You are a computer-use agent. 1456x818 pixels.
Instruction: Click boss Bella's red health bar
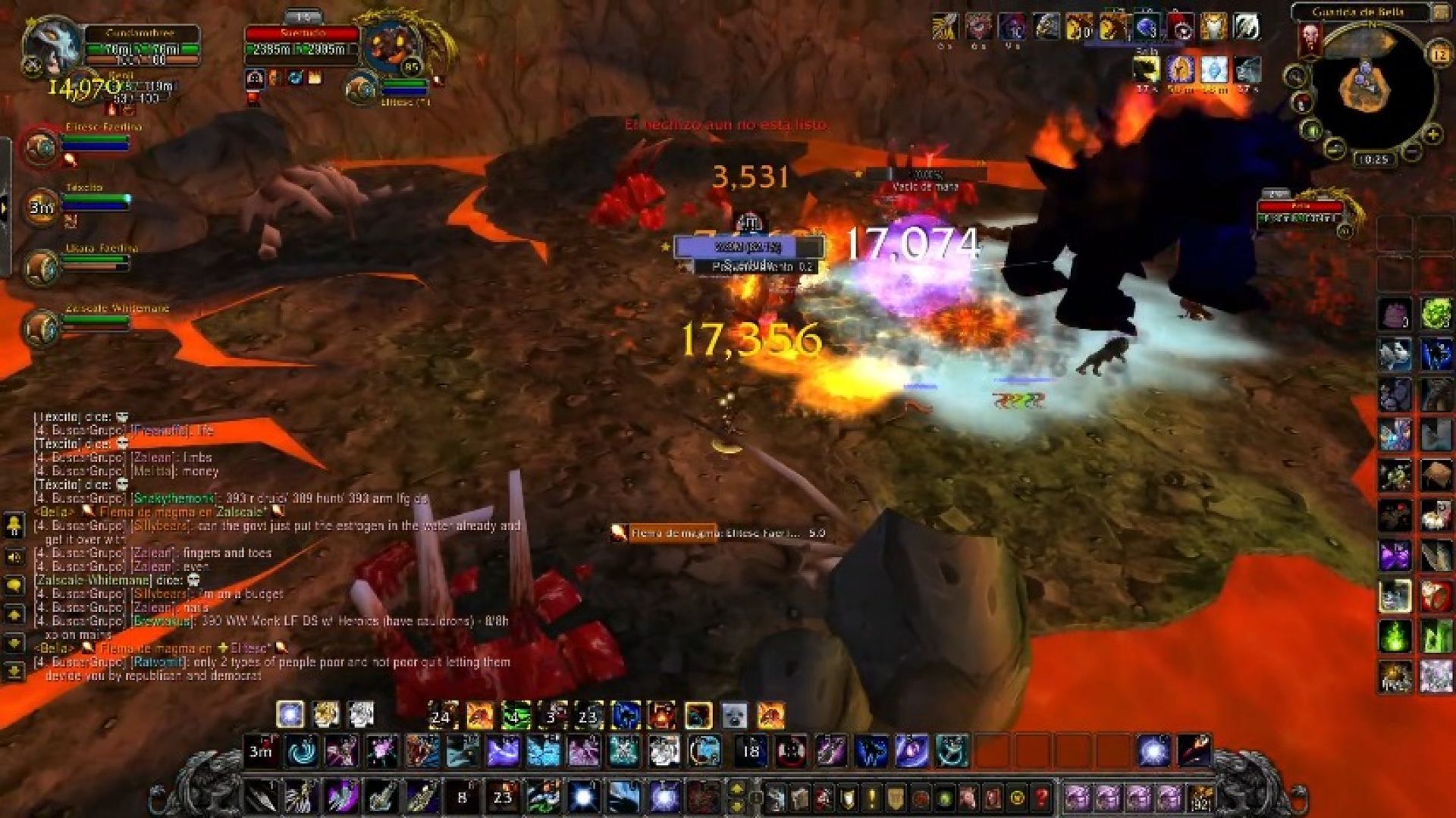pos(1301,205)
